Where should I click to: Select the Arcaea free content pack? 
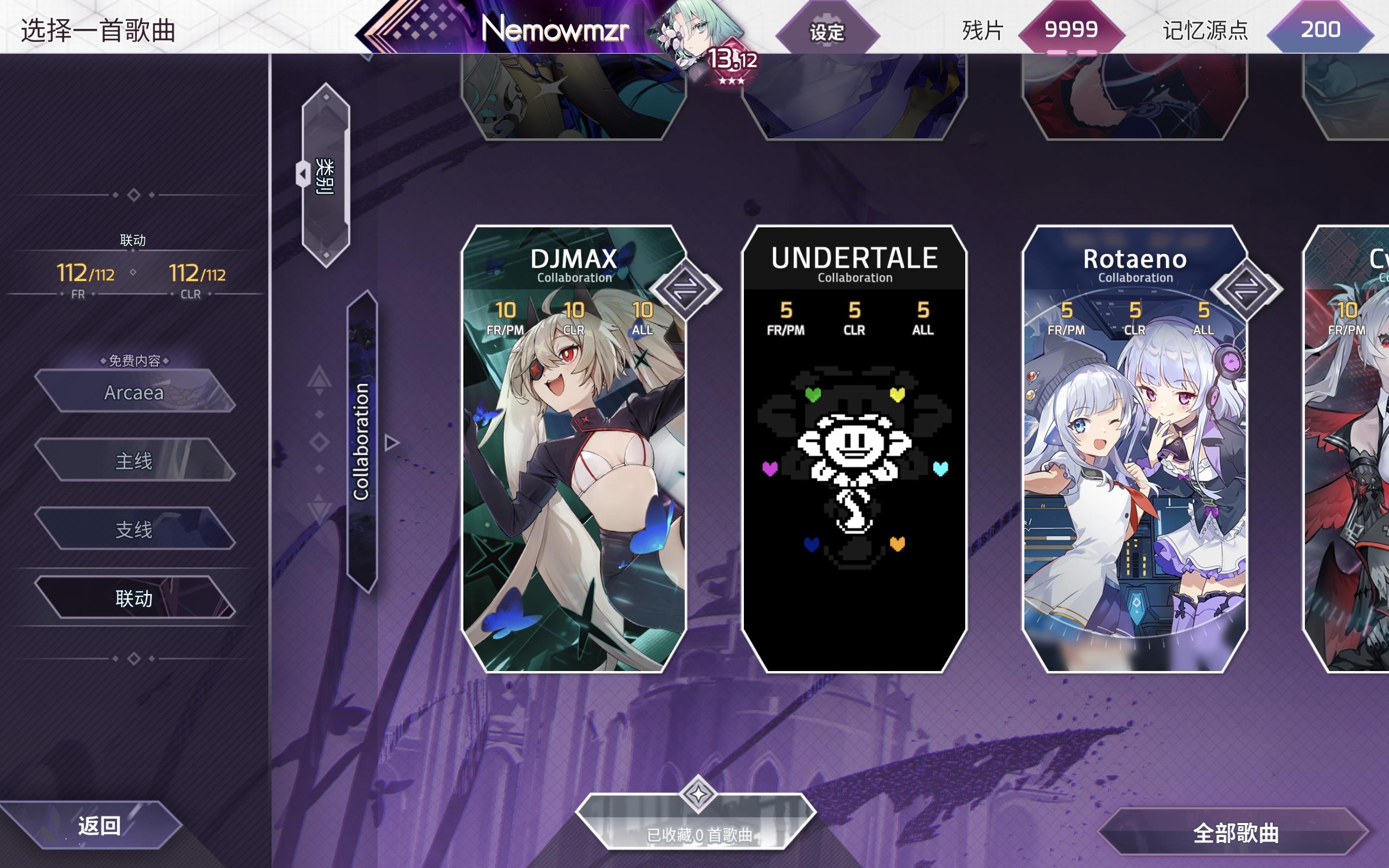click(135, 393)
